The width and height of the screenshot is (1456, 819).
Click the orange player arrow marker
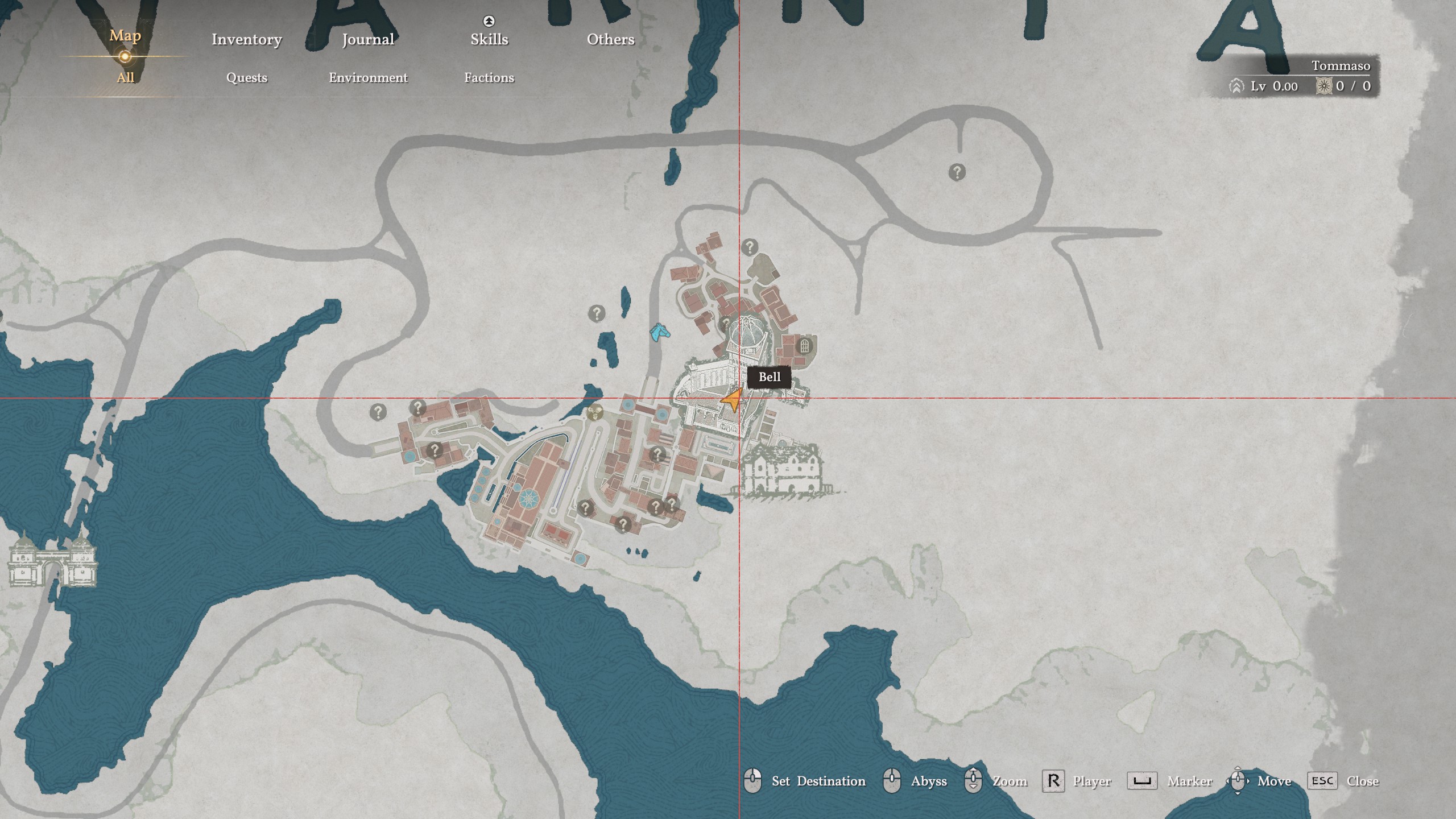pos(733,400)
